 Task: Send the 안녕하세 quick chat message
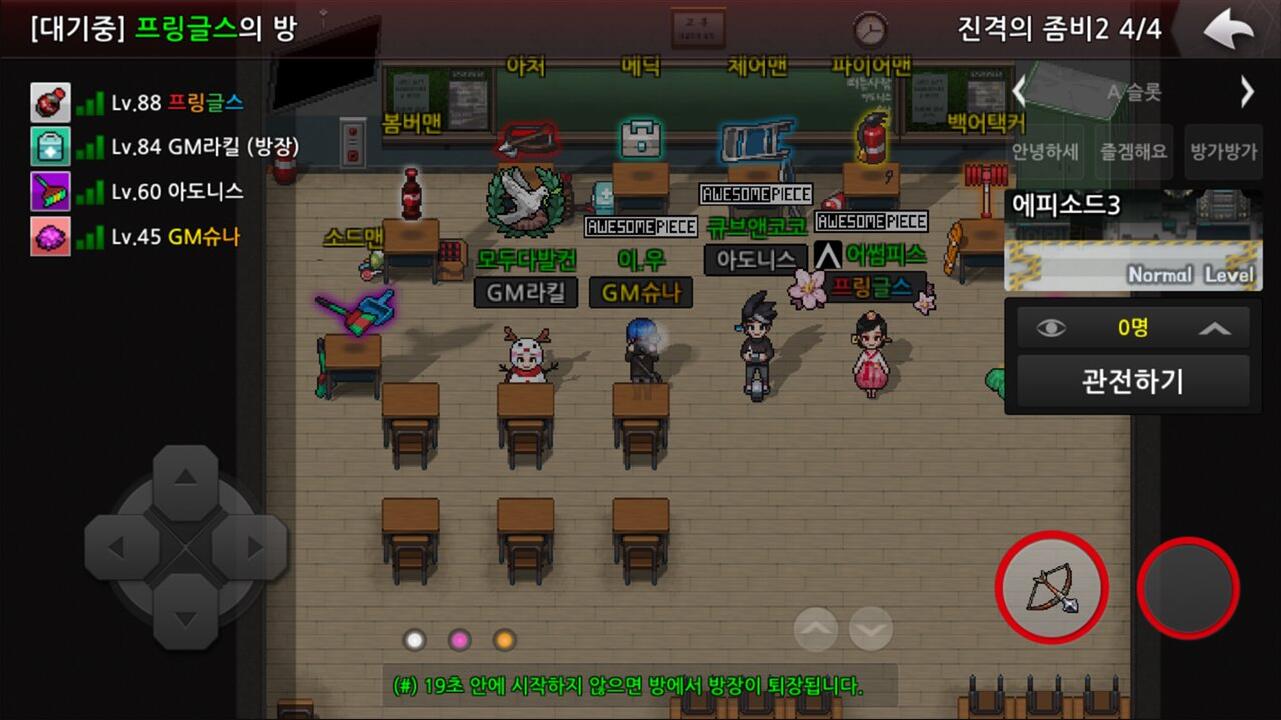click(x=1045, y=153)
